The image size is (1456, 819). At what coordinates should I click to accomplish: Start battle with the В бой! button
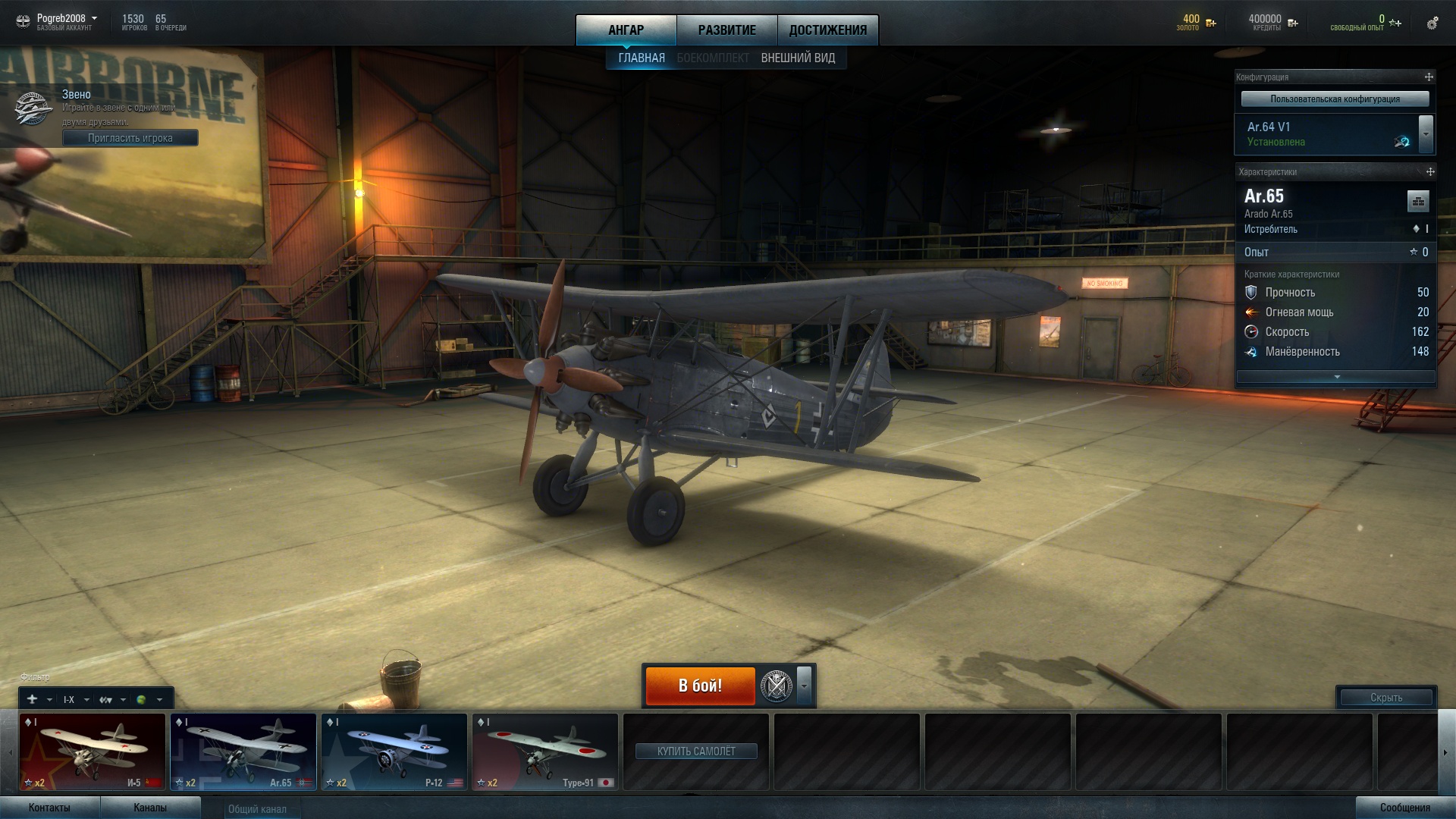point(700,686)
